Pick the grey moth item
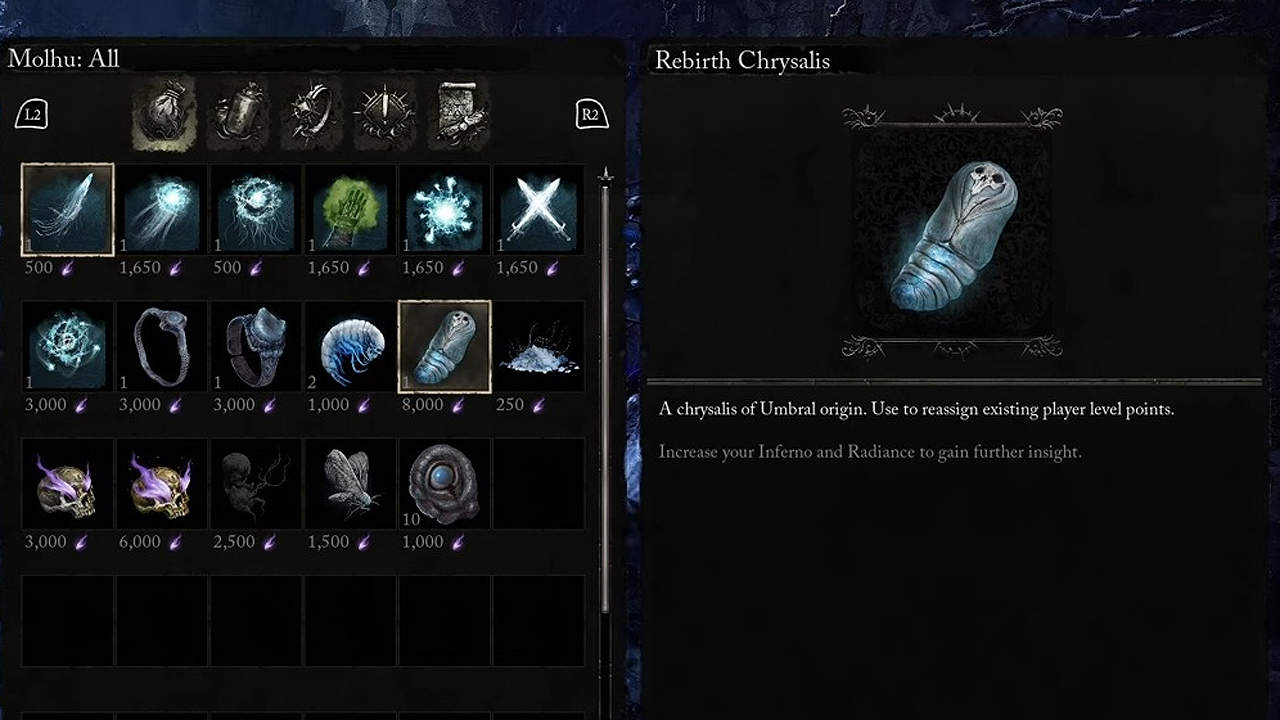This screenshot has height=720, width=1280. click(351, 484)
